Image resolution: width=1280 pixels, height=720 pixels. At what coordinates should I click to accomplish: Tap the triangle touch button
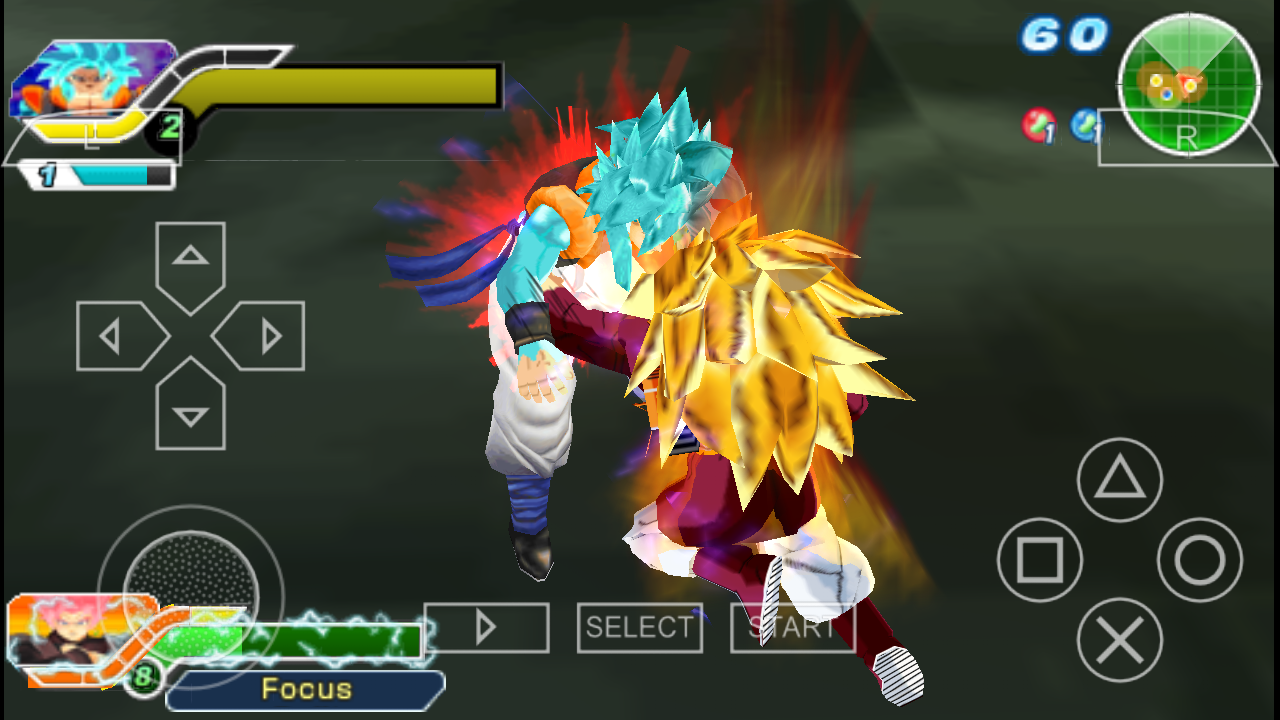(x=1119, y=480)
